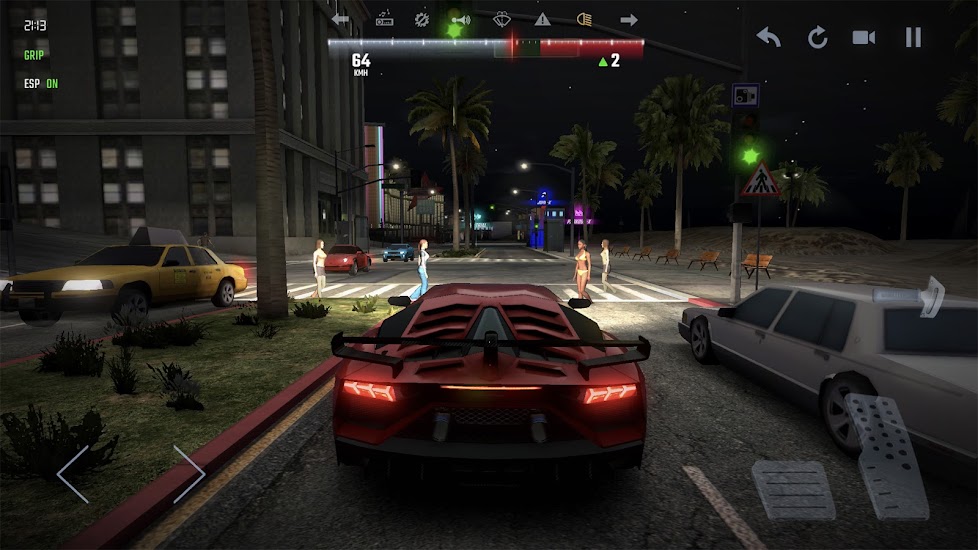Viewport: 978px width, 550px height.
Task: Change the camera view
Action: pos(863,37)
